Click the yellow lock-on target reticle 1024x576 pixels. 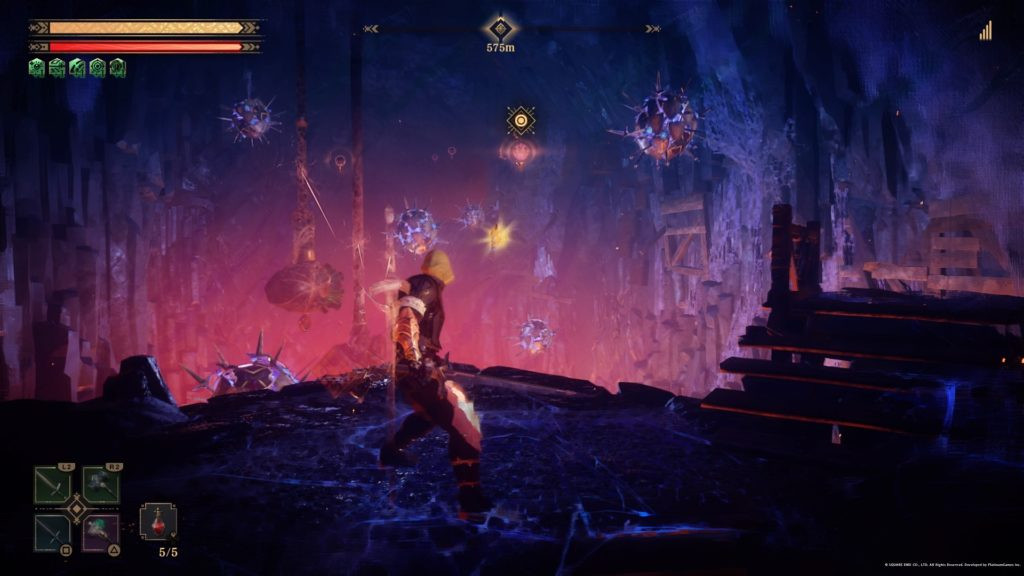520,121
